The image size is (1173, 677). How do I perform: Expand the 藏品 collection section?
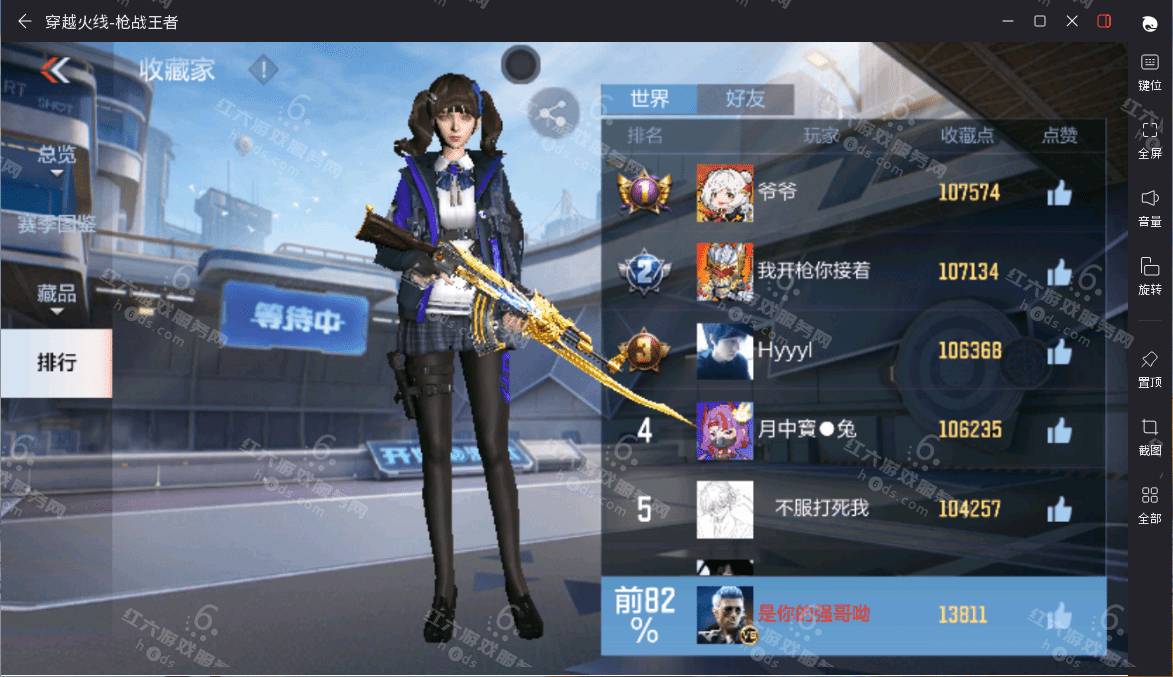56,295
